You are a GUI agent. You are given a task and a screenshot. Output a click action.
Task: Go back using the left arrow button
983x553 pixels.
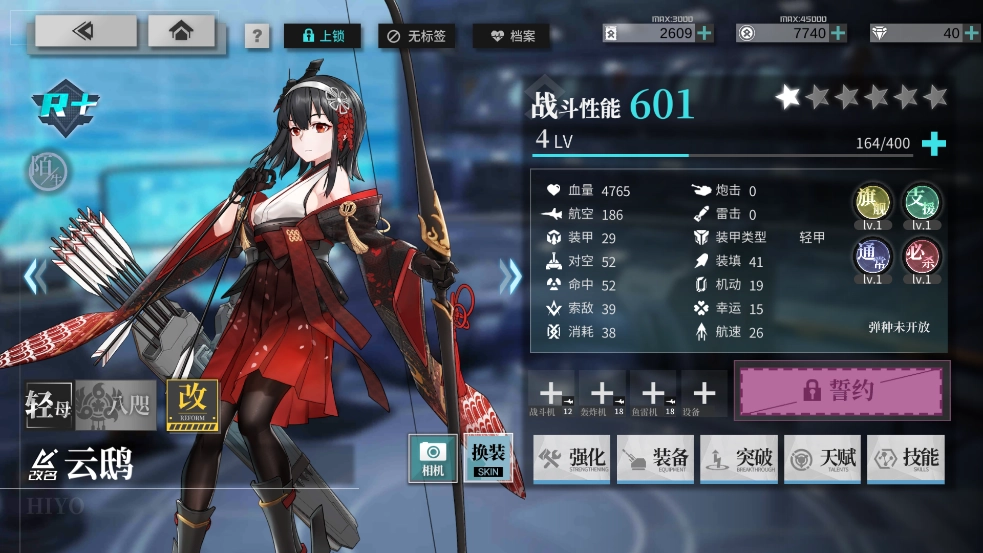tap(86, 32)
